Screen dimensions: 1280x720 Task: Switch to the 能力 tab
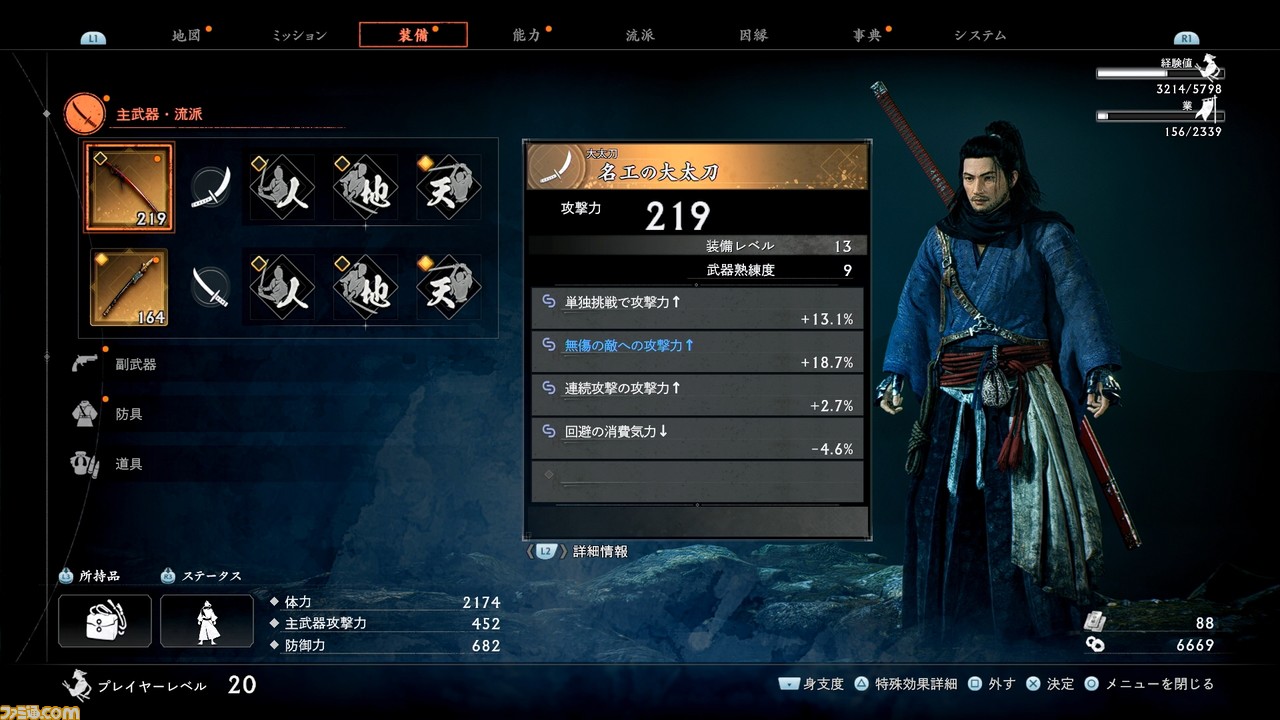526,33
